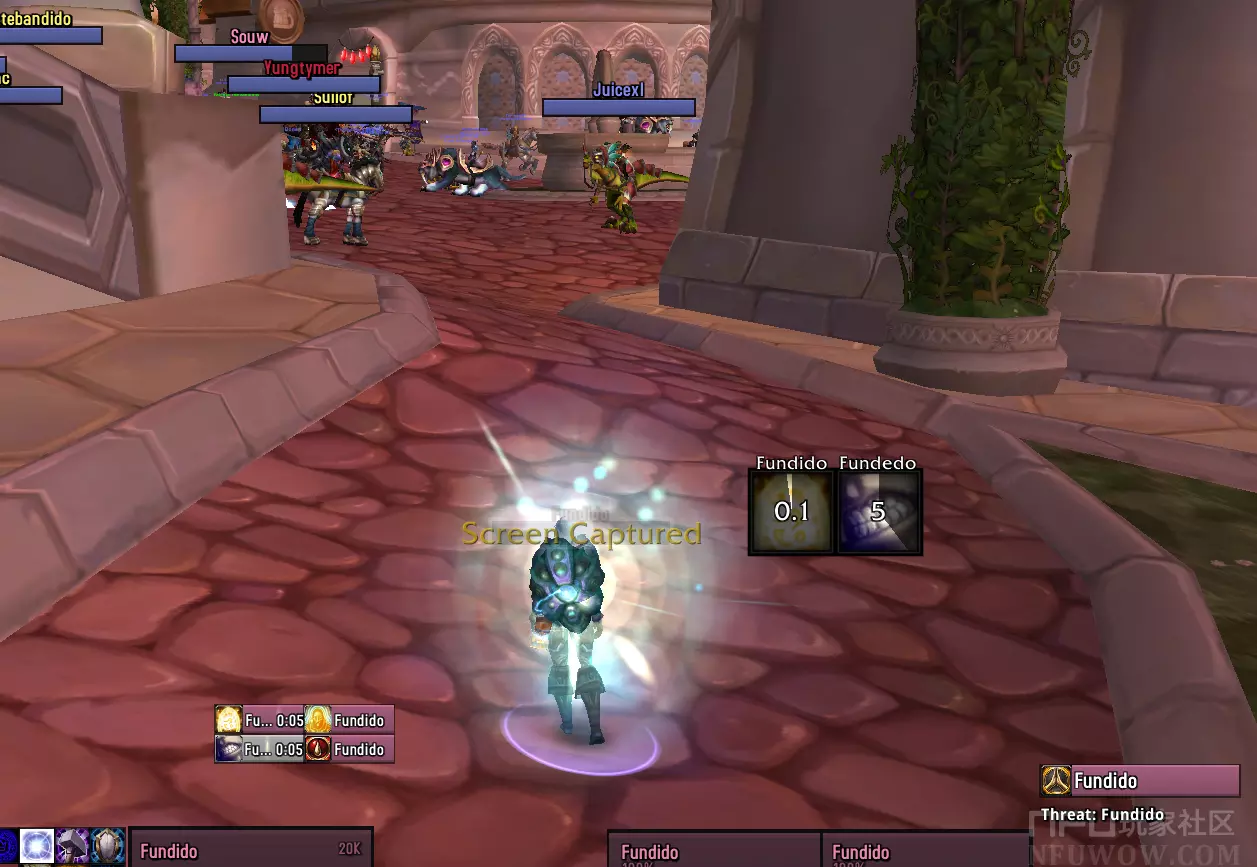Click the Fundido target frame with class icon

pyautogui.click(x=1140, y=781)
